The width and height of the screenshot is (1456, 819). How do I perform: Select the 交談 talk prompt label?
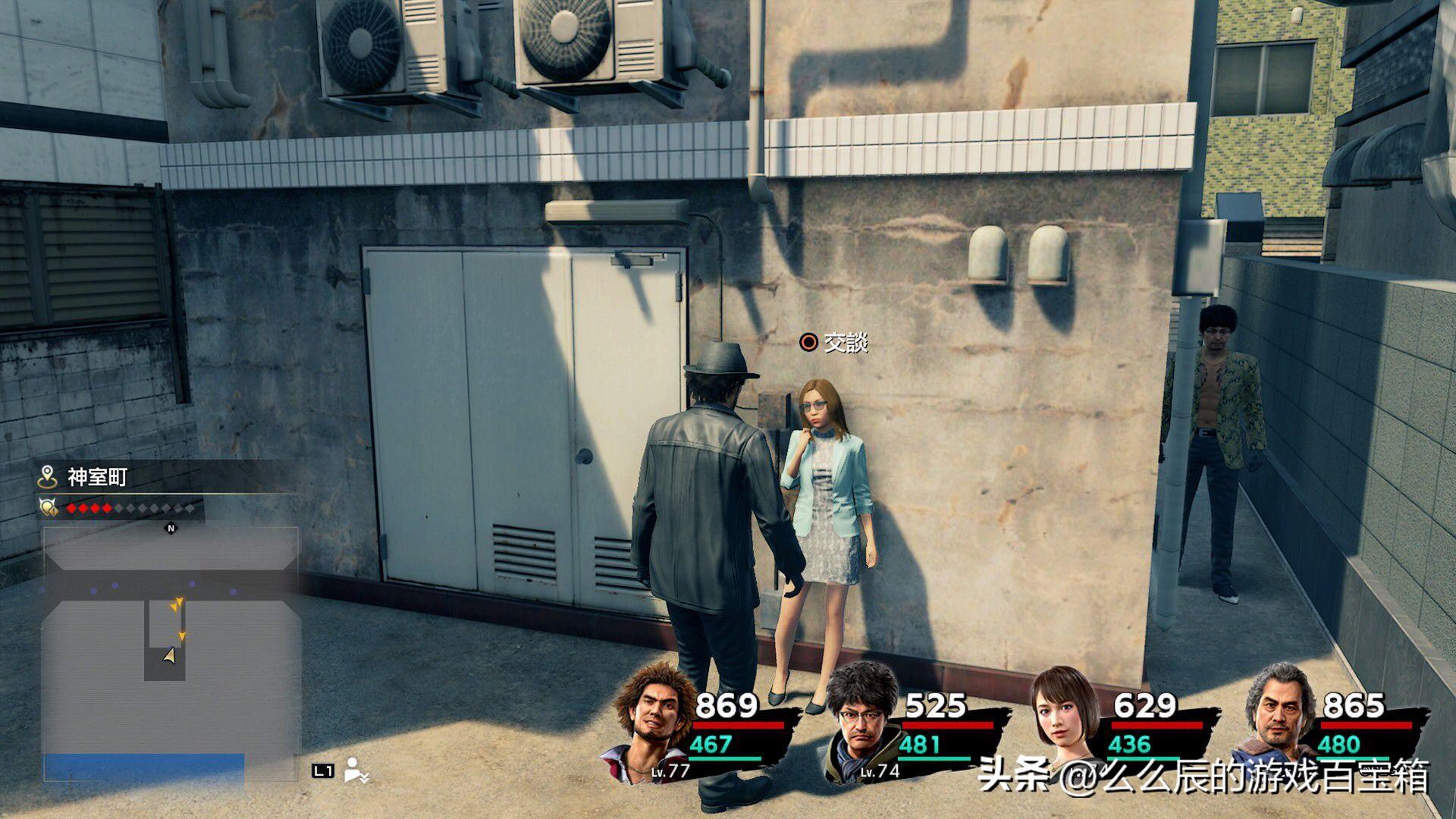coord(845,343)
